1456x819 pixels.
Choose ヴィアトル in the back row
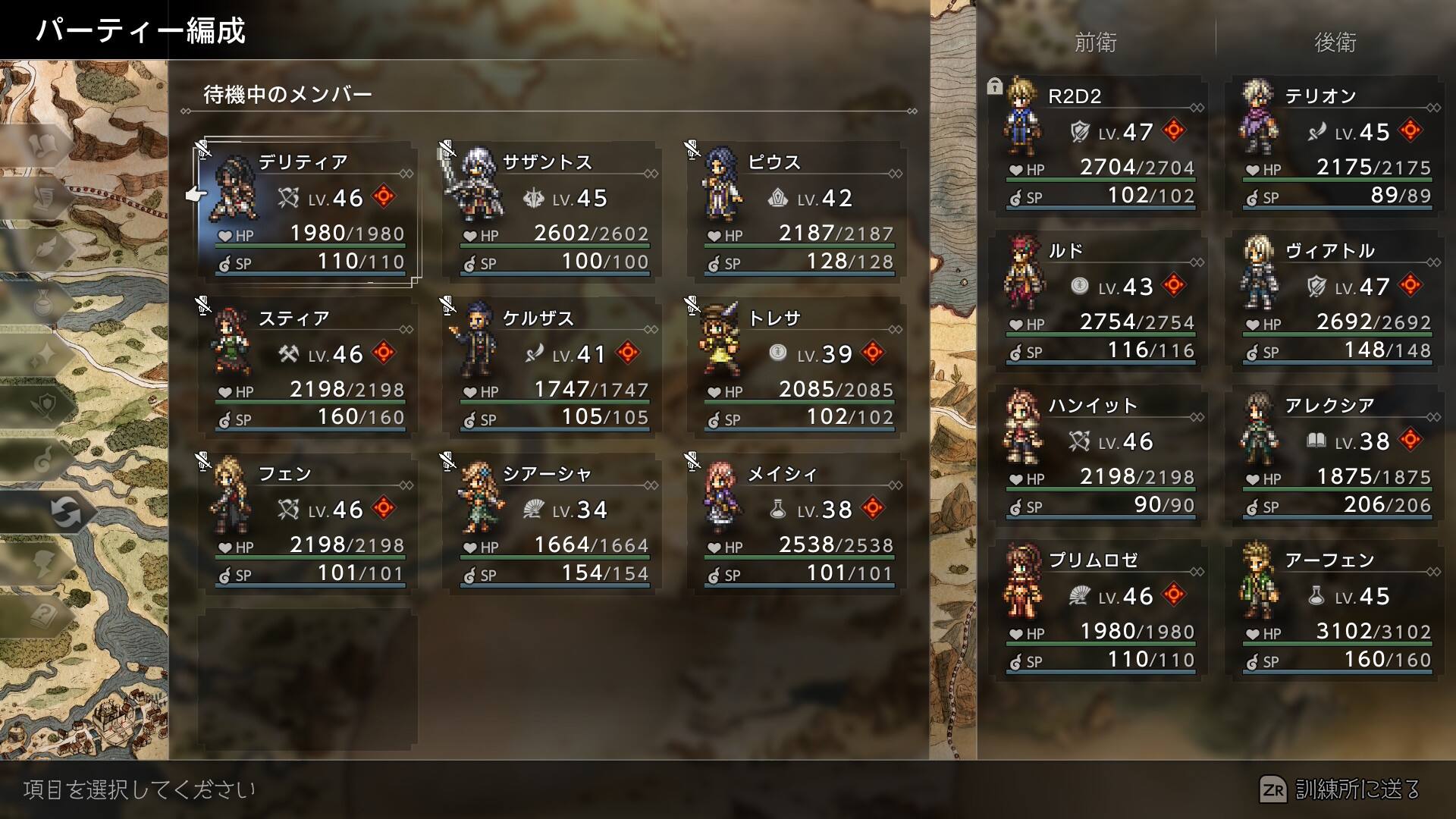click(1336, 300)
